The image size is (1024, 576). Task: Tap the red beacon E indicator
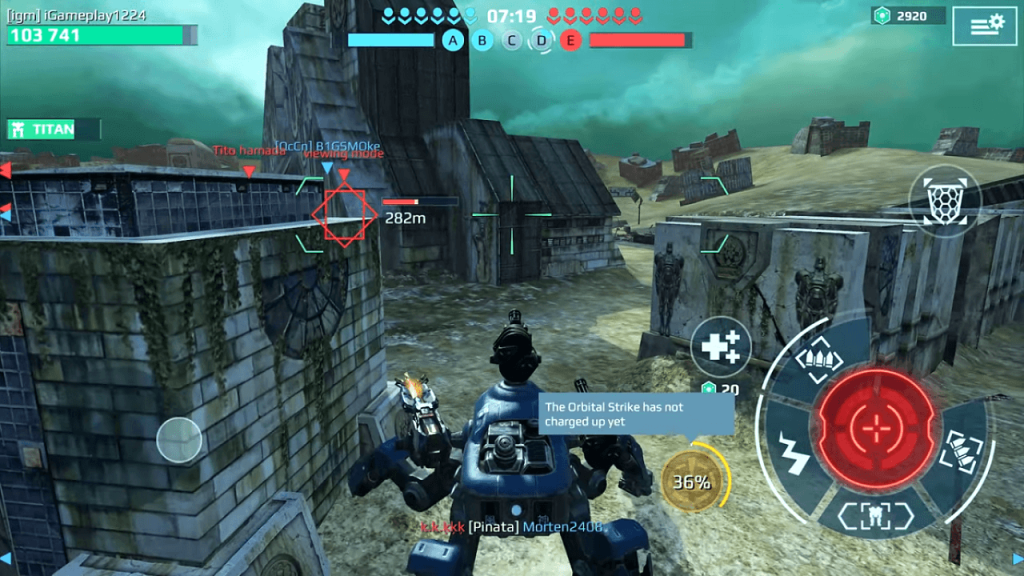tap(571, 40)
